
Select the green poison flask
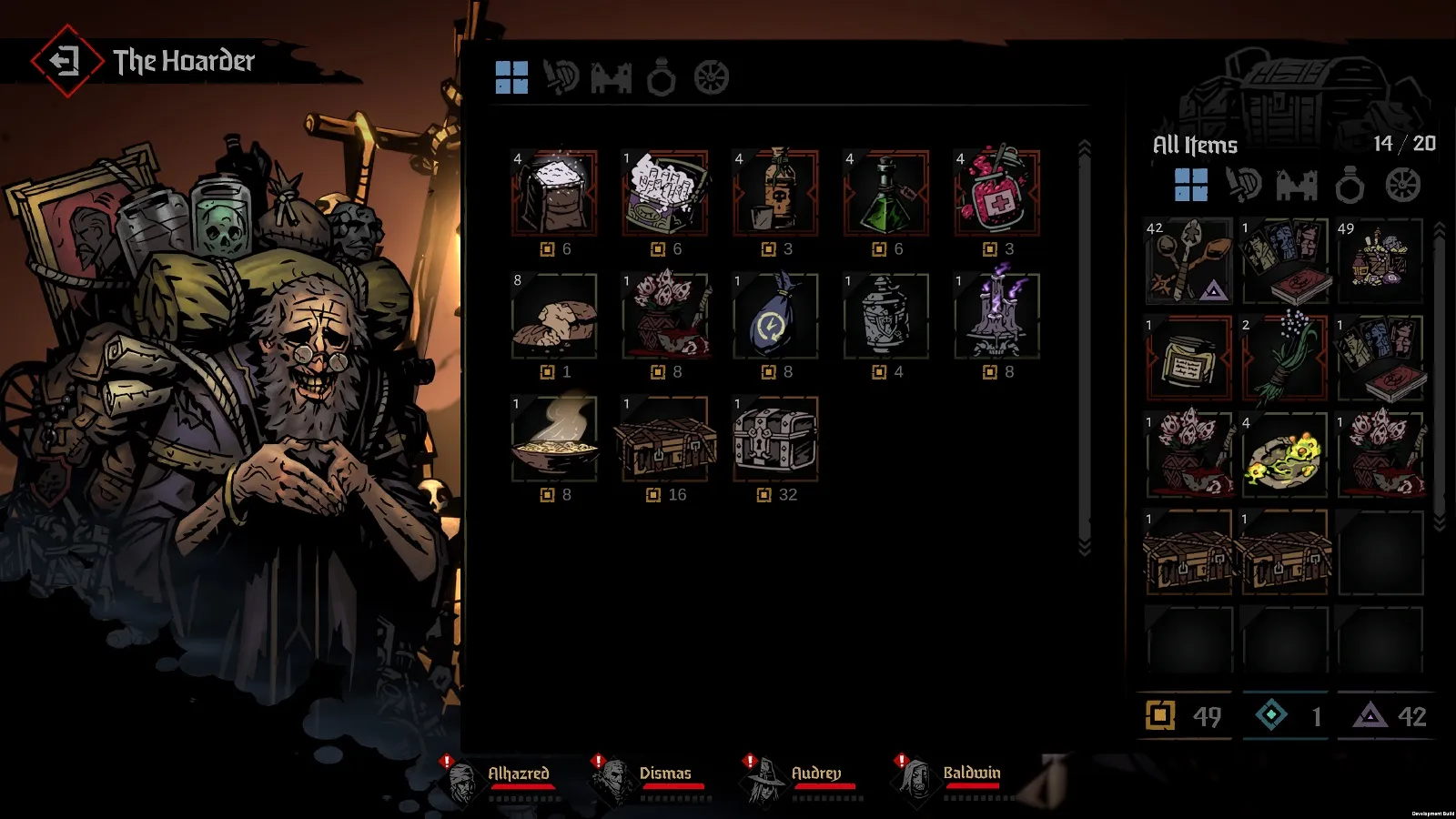(886, 194)
